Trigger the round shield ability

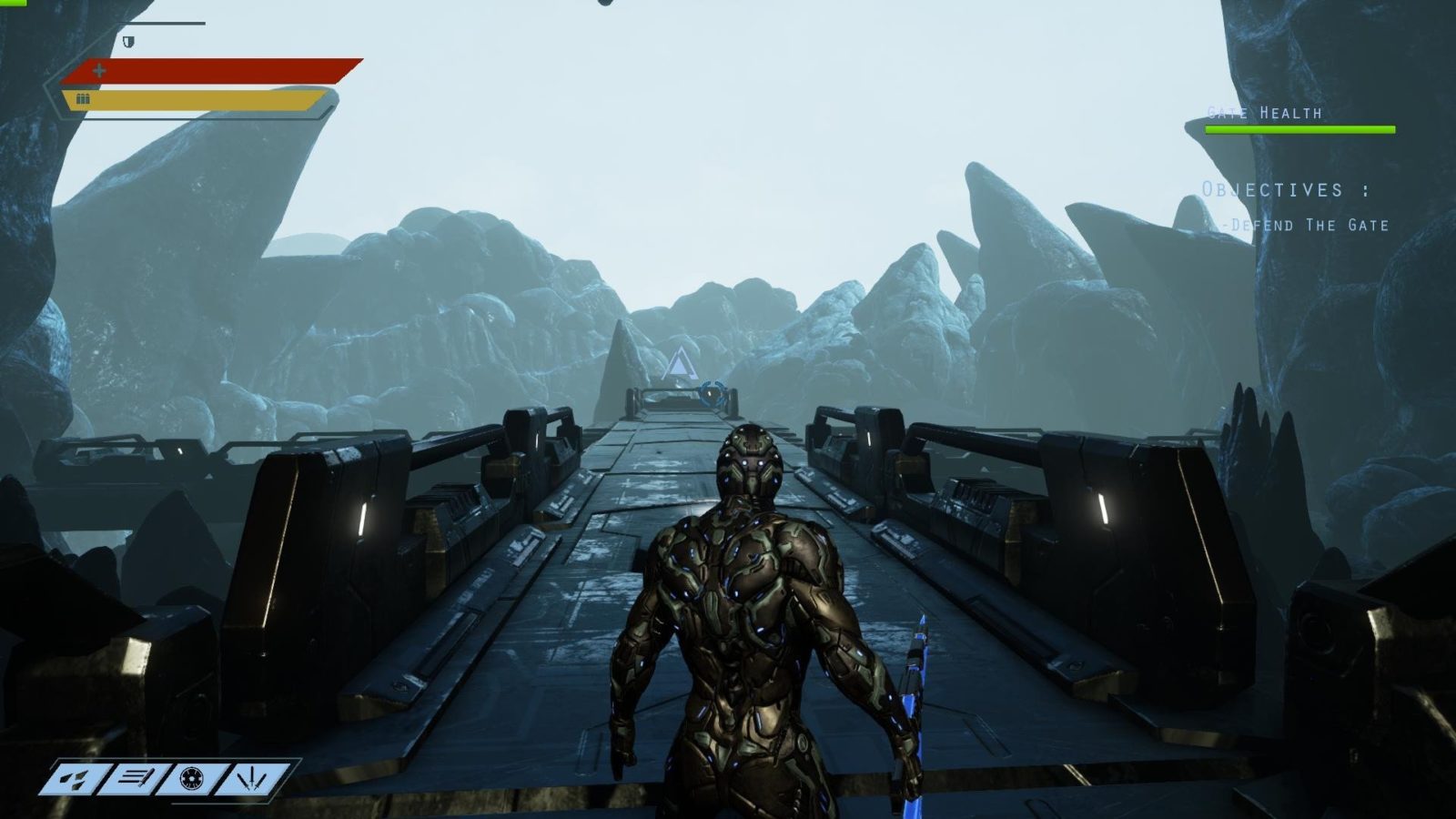[191, 779]
